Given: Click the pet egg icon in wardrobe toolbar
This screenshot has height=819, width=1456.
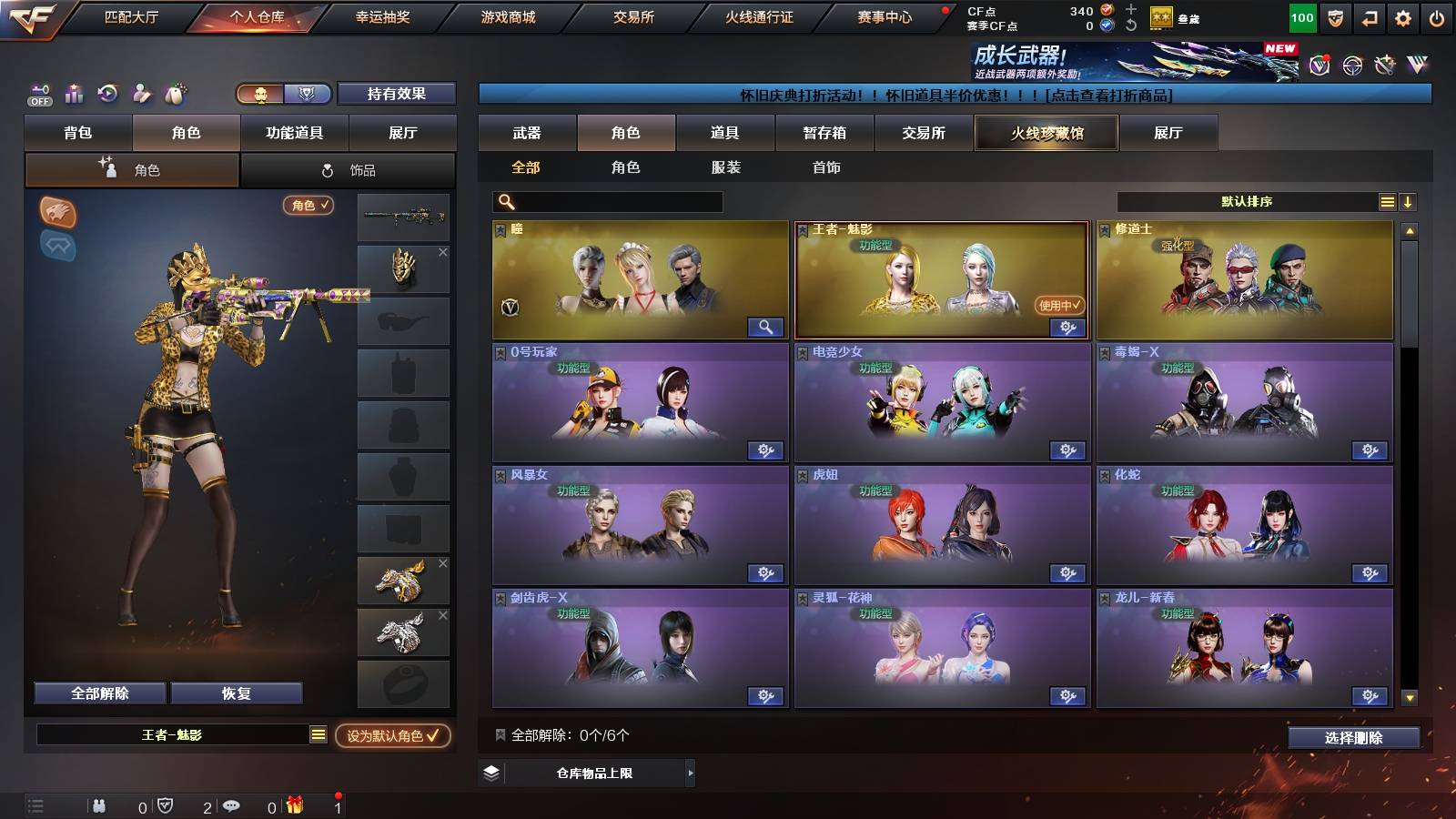Looking at the screenshot, I should click(176, 94).
